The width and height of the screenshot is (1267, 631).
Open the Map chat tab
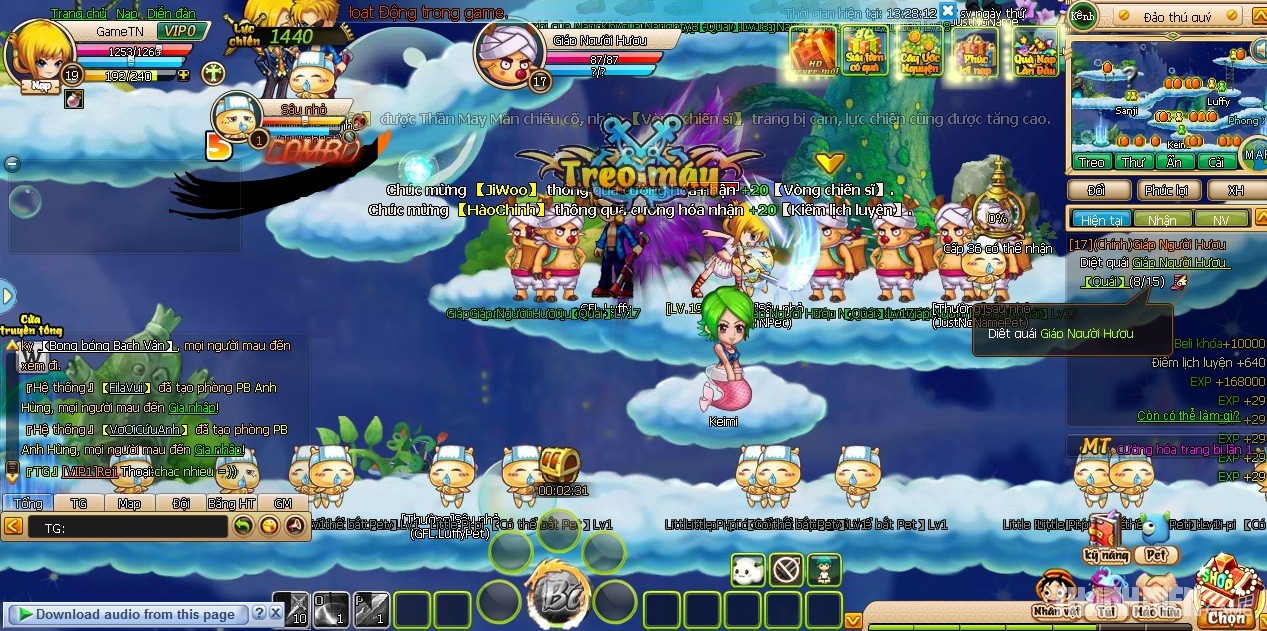[x=129, y=503]
